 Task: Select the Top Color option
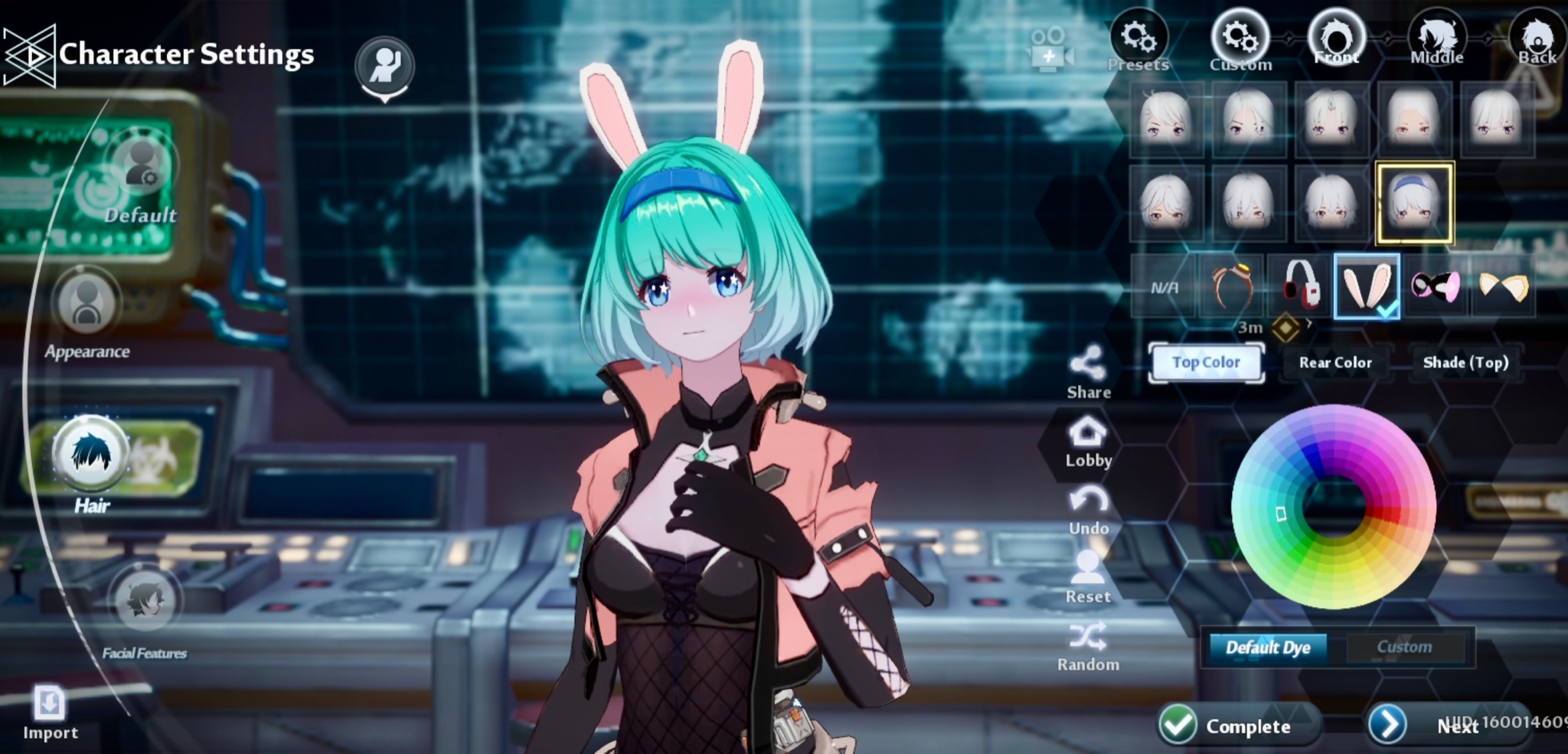pyautogui.click(x=1206, y=362)
